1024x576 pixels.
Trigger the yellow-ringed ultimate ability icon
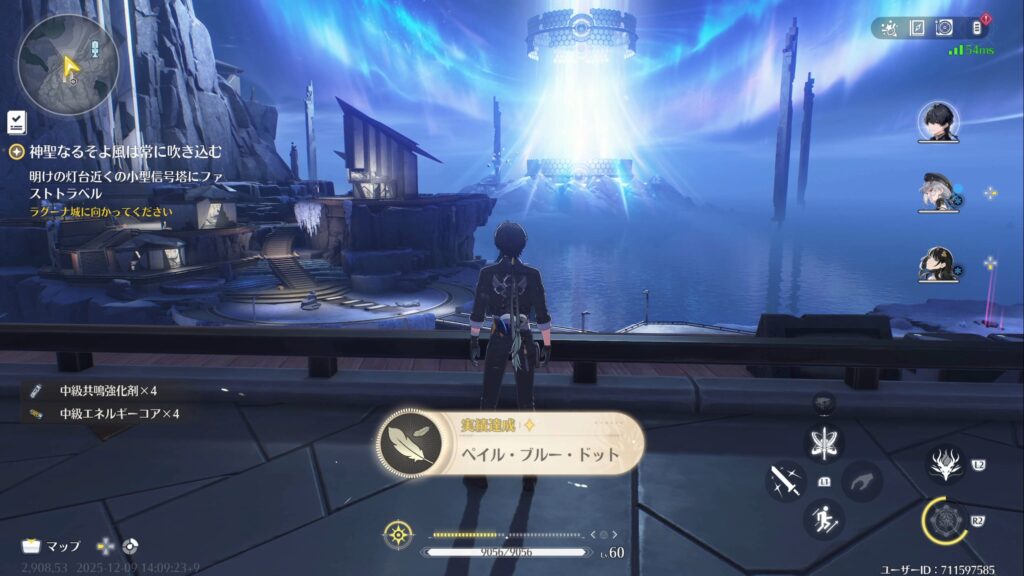(x=946, y=521)
